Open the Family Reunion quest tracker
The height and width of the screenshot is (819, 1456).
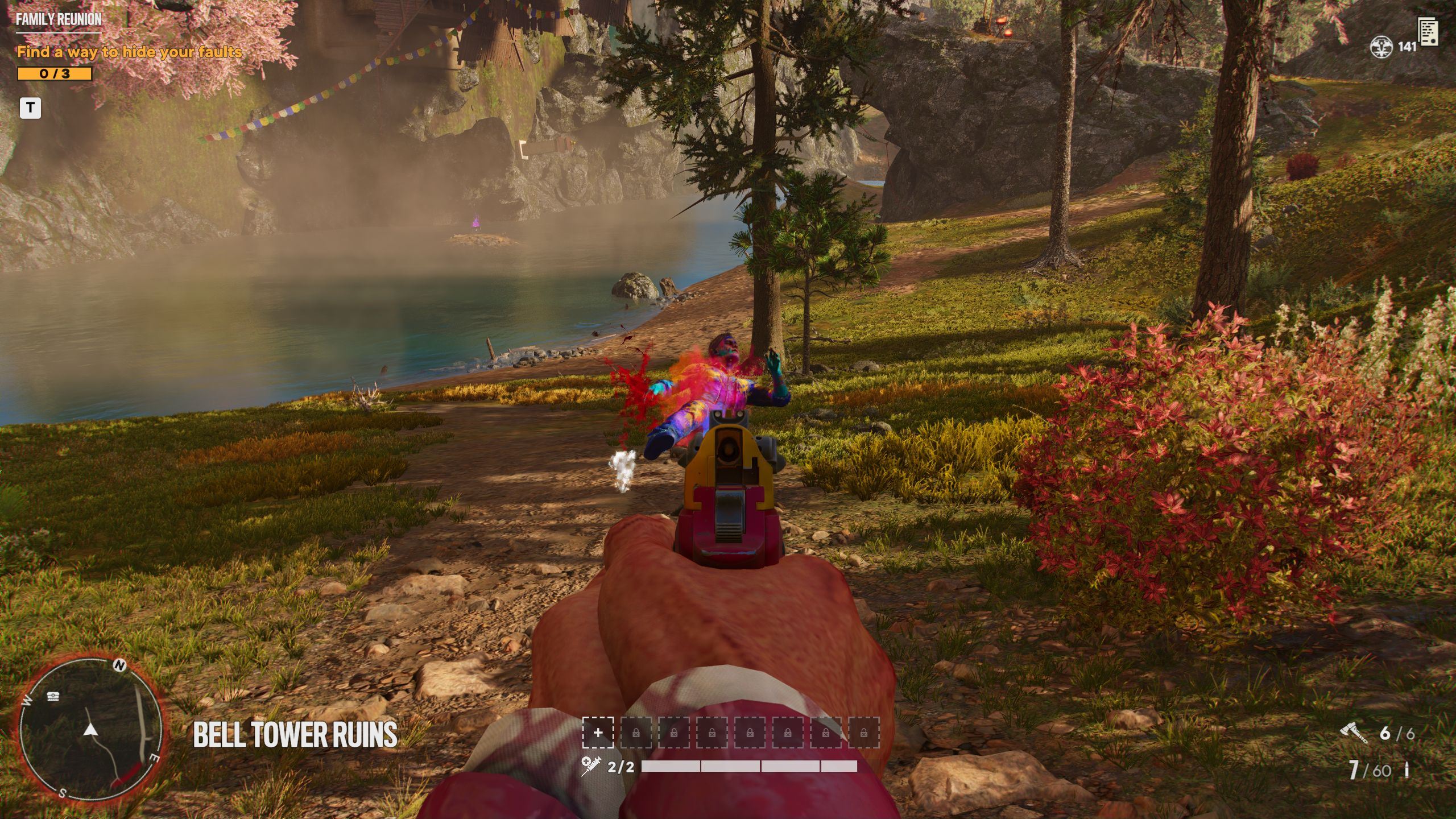pyautogui.click(x=59, y=19)
